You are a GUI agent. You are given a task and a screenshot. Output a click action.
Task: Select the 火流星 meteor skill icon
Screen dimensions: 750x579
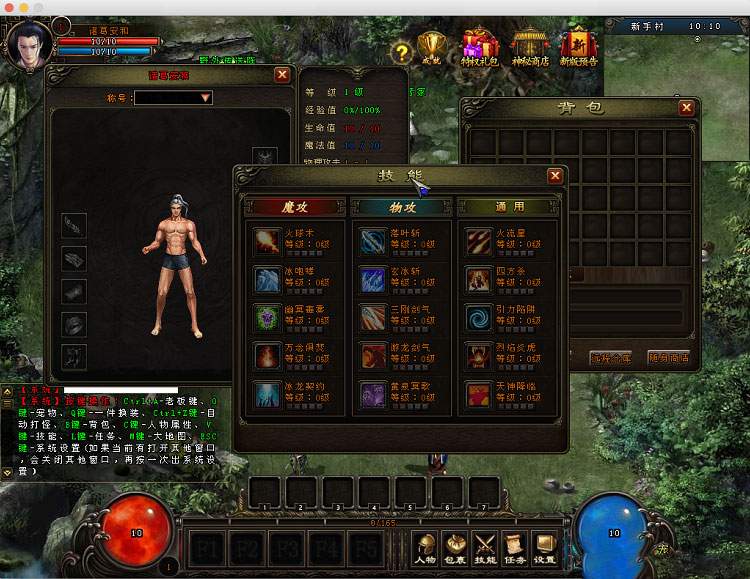coord(478,241)
